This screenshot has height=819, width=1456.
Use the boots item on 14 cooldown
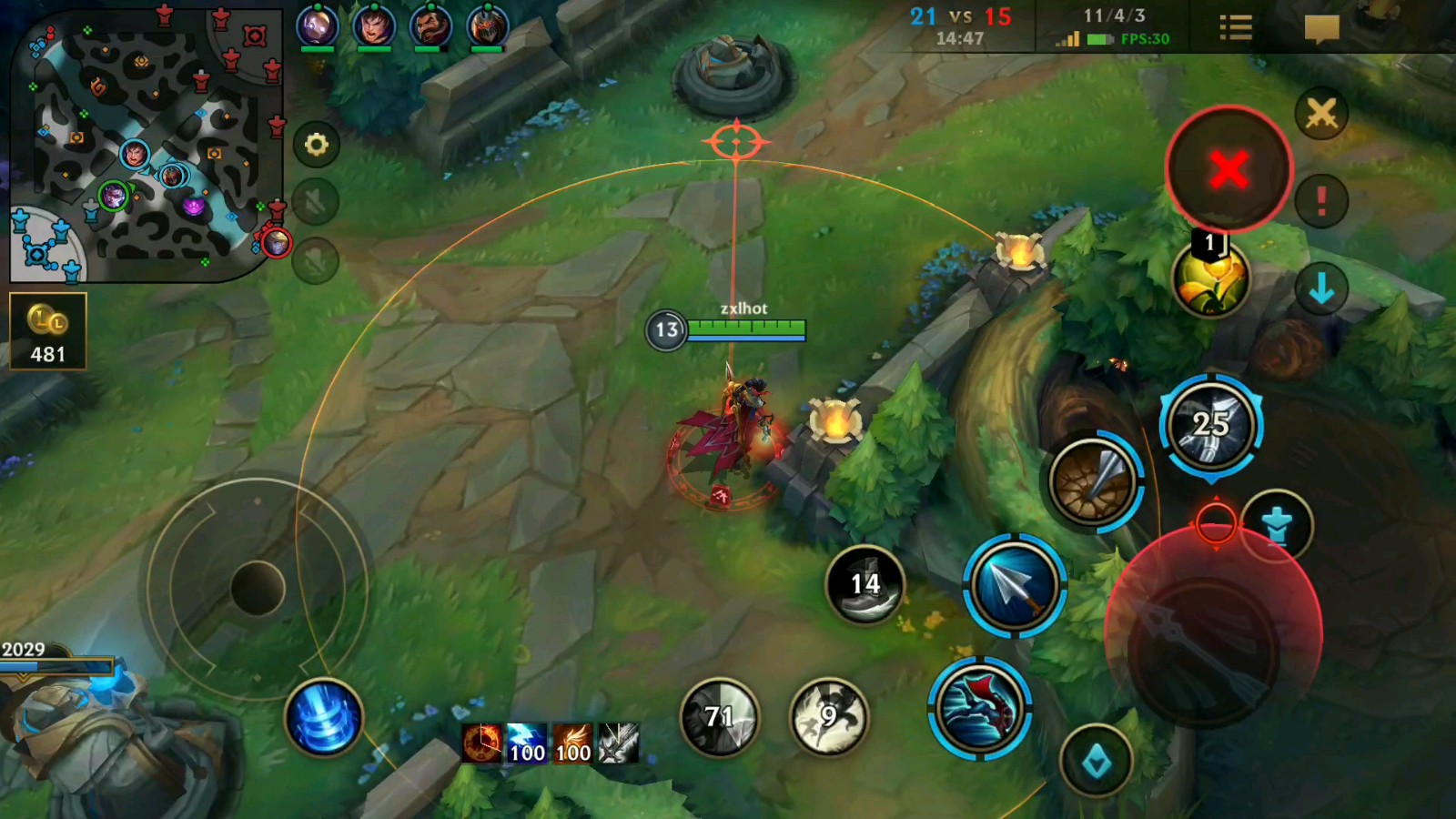coord(865,585)
